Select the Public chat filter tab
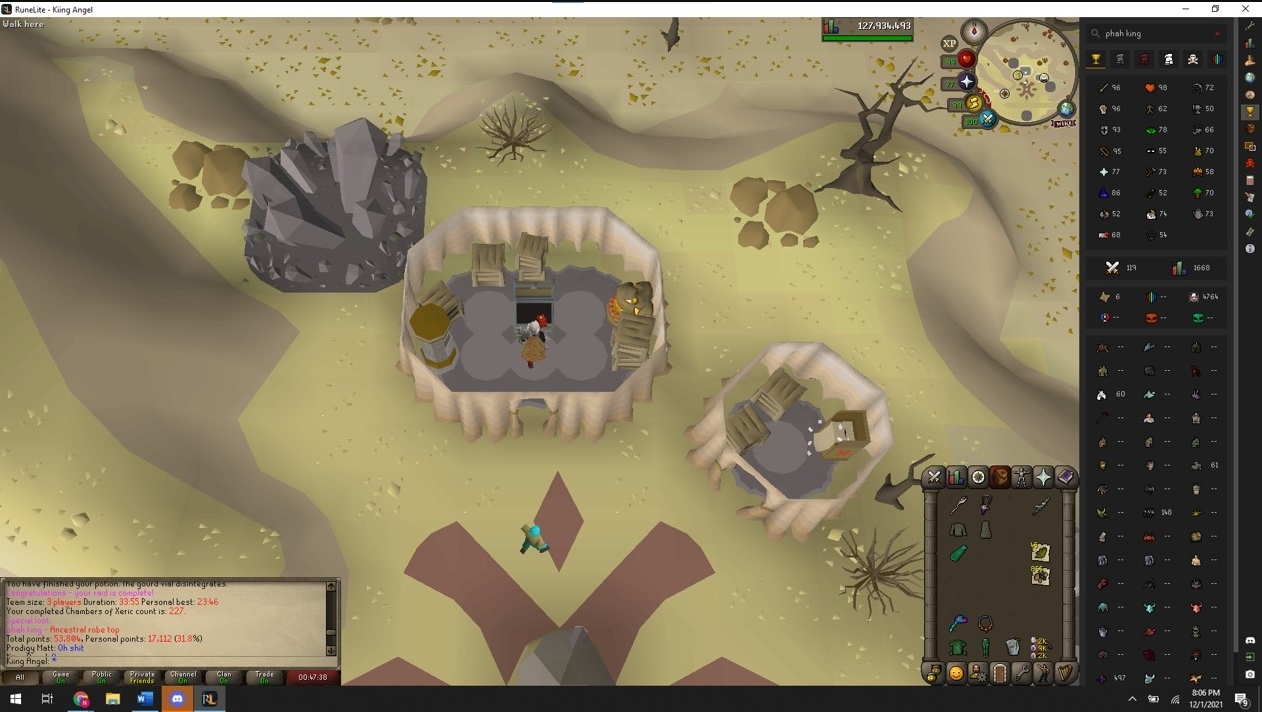1262x712 pixels. (x=101, y=677)
